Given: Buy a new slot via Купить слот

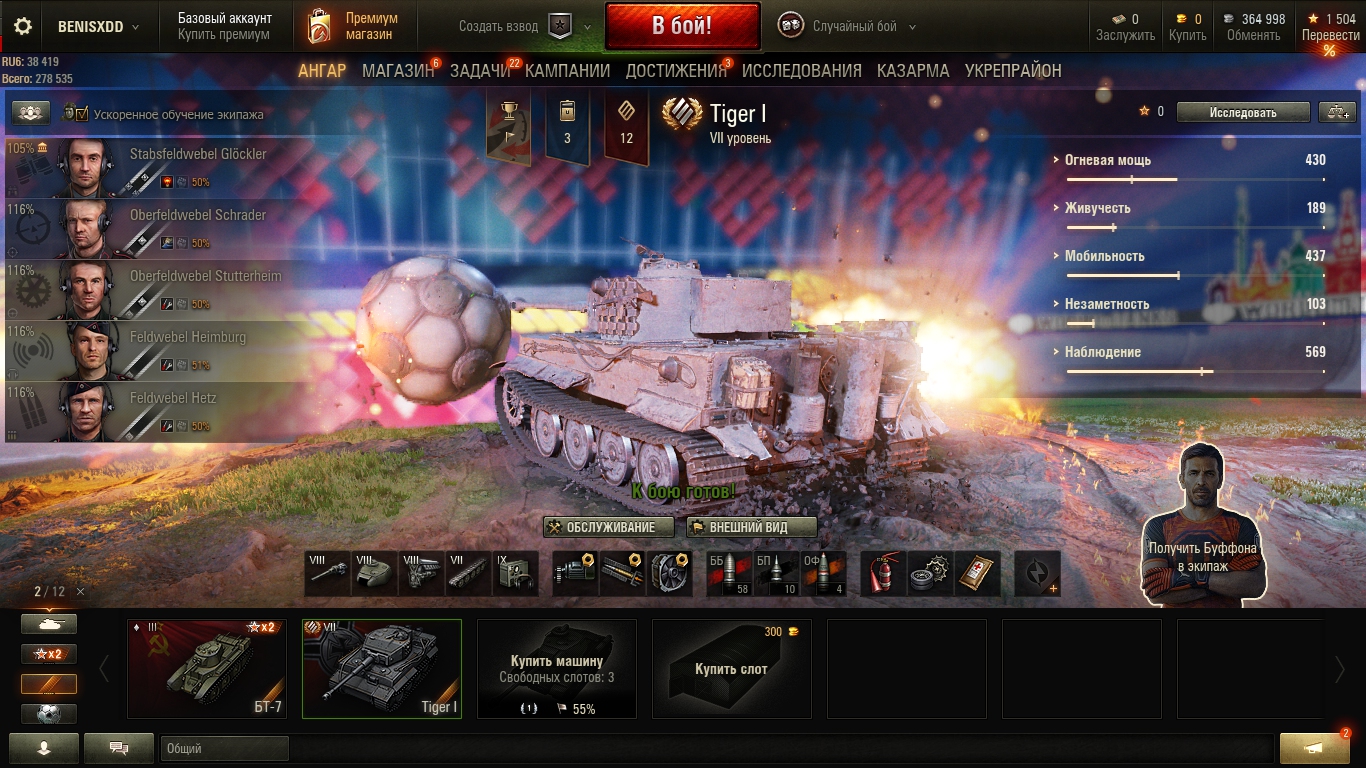Looking at the screenshot, I should [731, 668].
